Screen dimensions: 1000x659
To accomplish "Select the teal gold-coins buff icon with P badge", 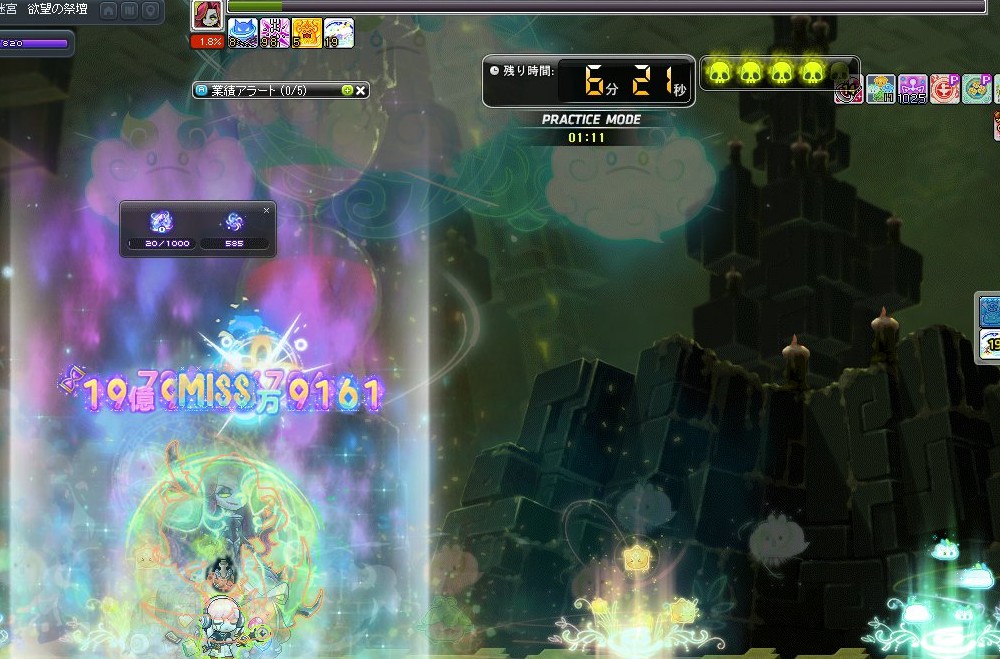I will (x=977, y=89).
